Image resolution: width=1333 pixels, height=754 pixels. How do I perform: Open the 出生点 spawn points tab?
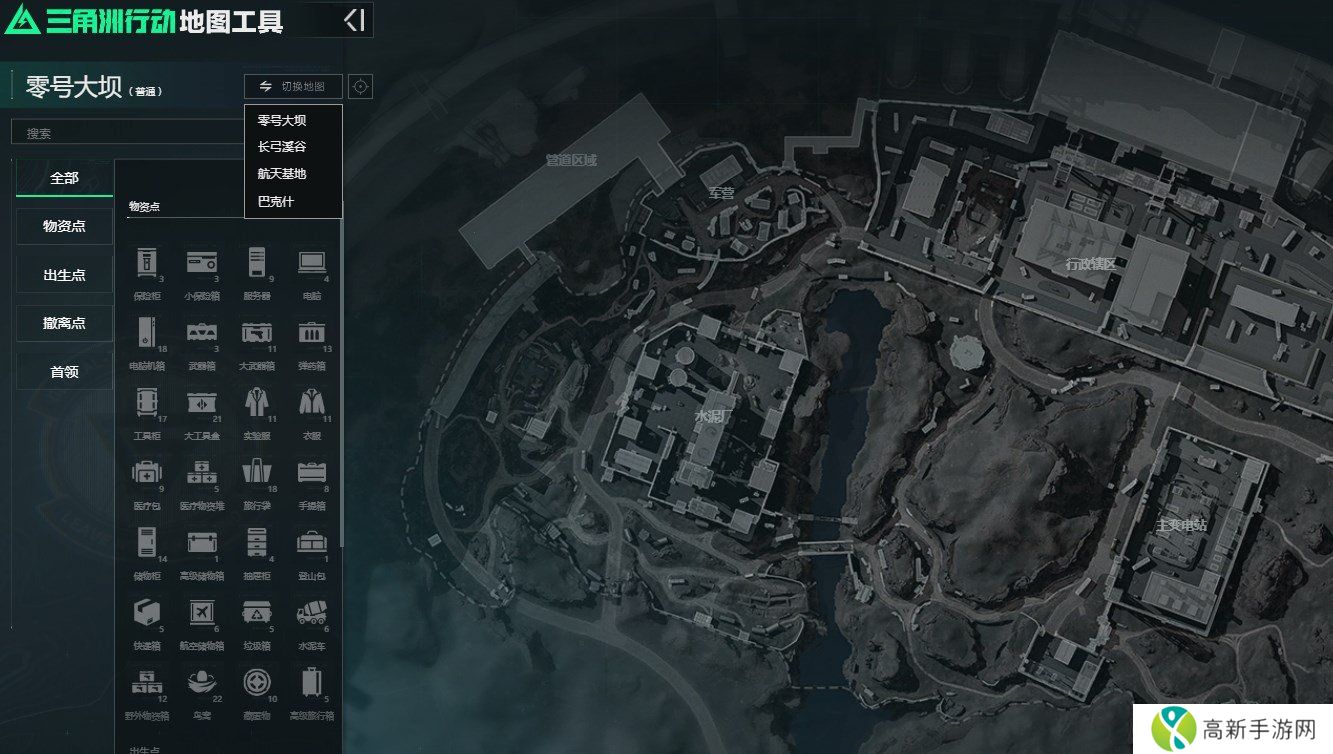(65, 275)
